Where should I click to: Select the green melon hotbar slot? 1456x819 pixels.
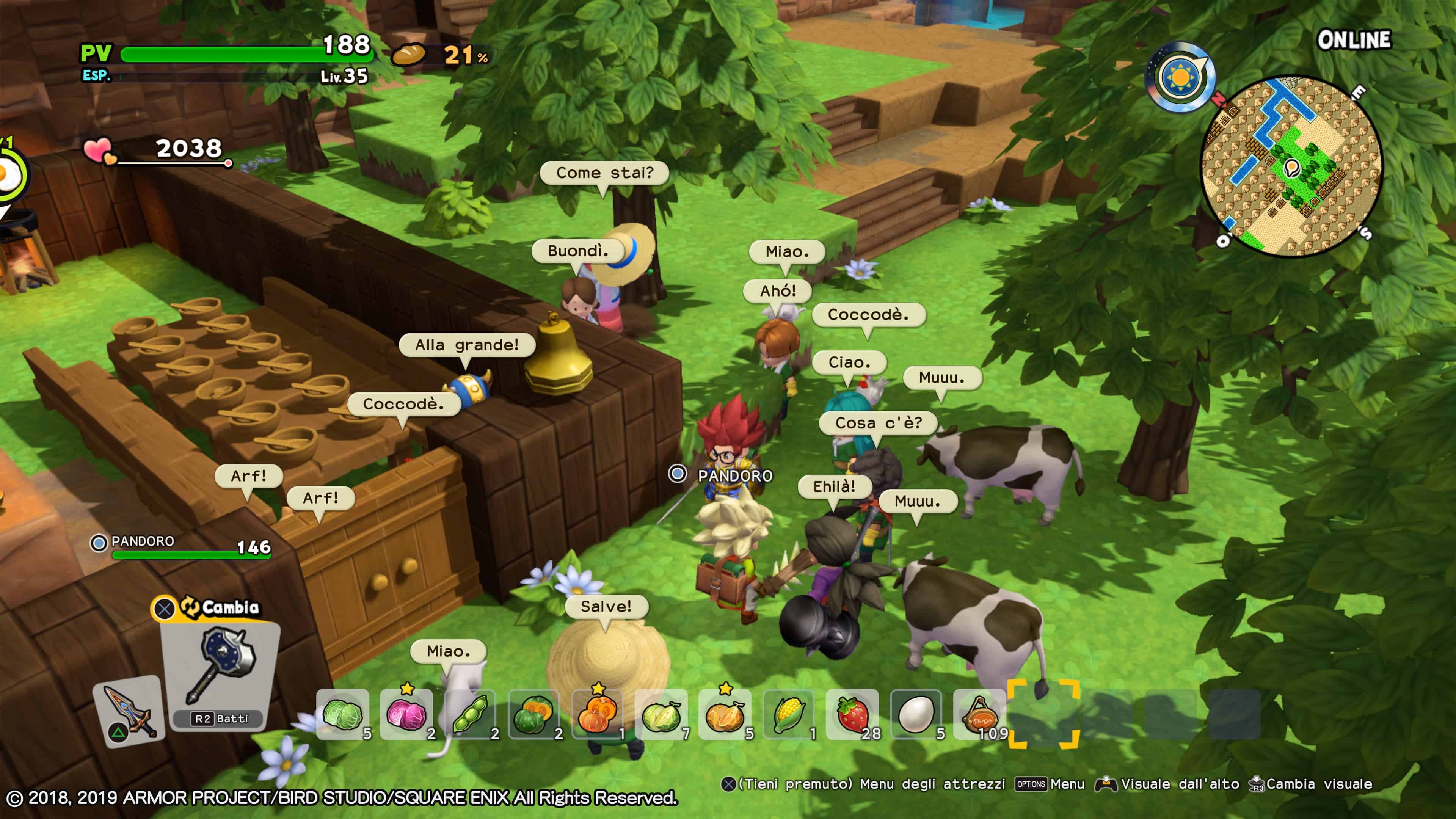[661, 714]
